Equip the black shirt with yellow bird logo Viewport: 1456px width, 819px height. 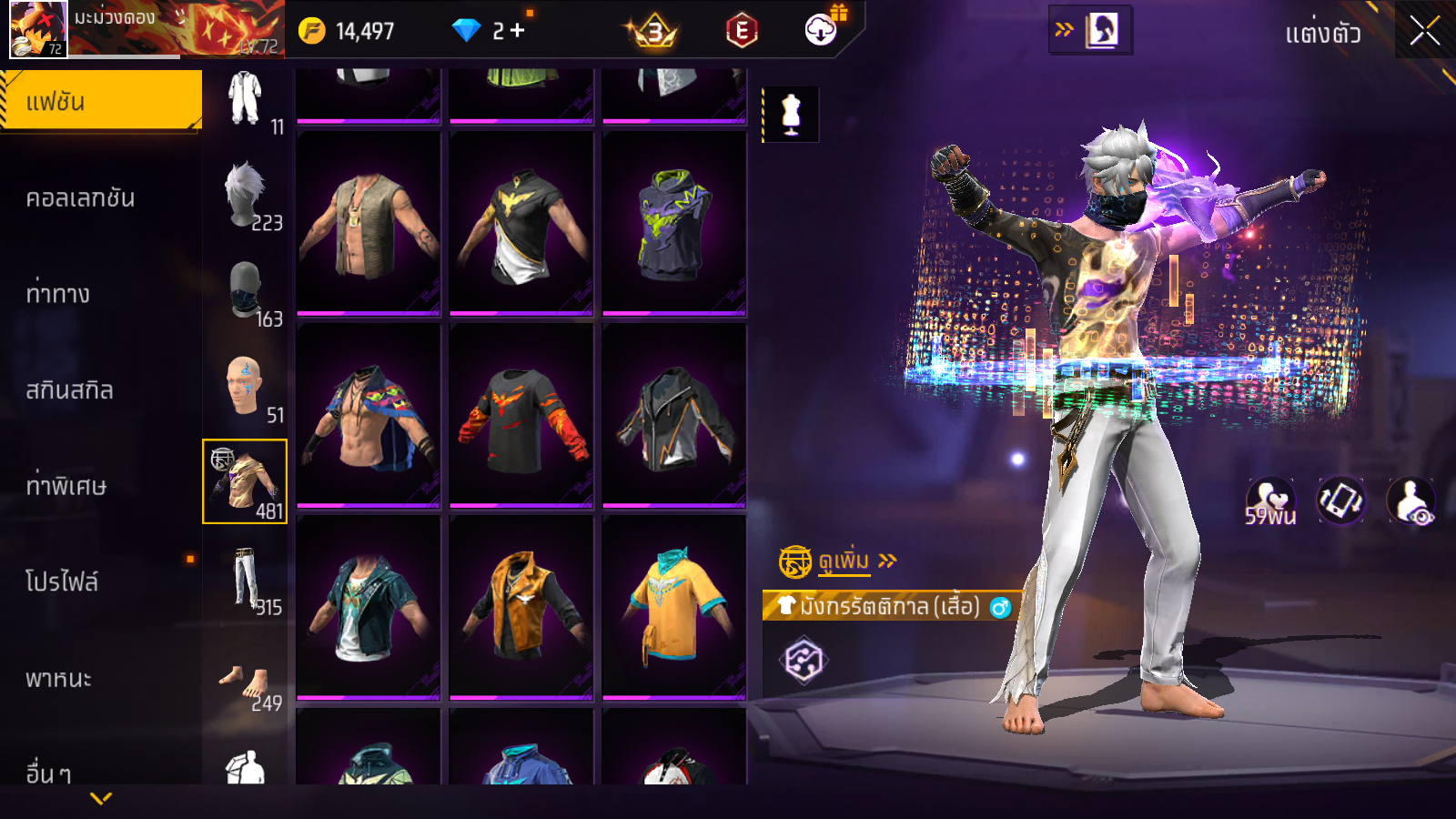pos(521,224)
